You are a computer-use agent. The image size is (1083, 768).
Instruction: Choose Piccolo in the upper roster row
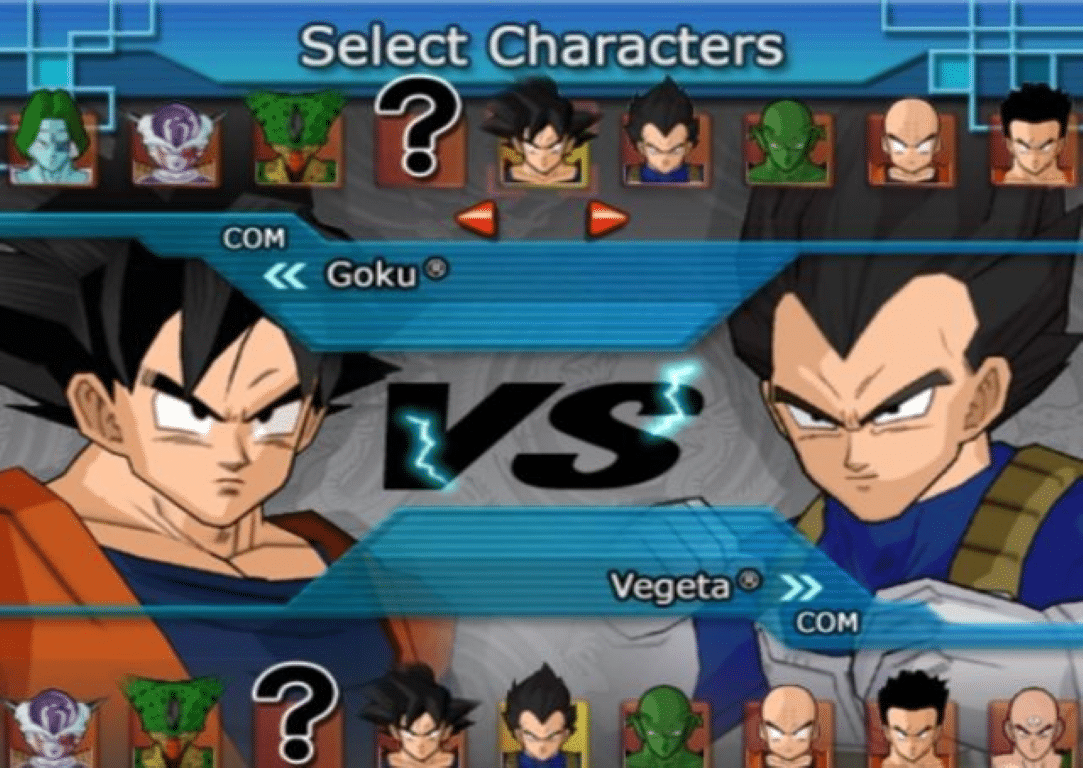coord(787,145)
